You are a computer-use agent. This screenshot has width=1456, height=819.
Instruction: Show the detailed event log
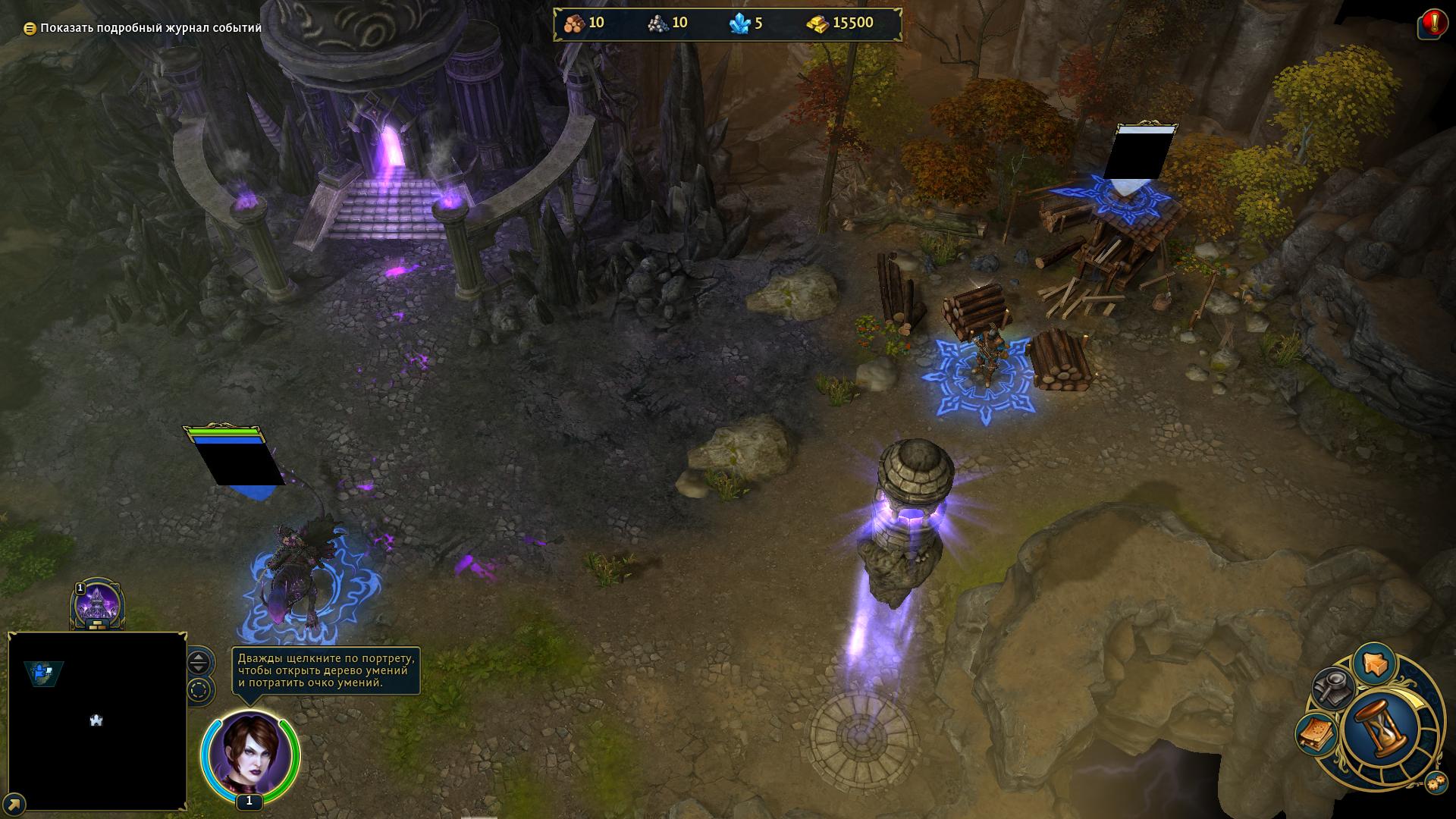[x=143, y=28]
